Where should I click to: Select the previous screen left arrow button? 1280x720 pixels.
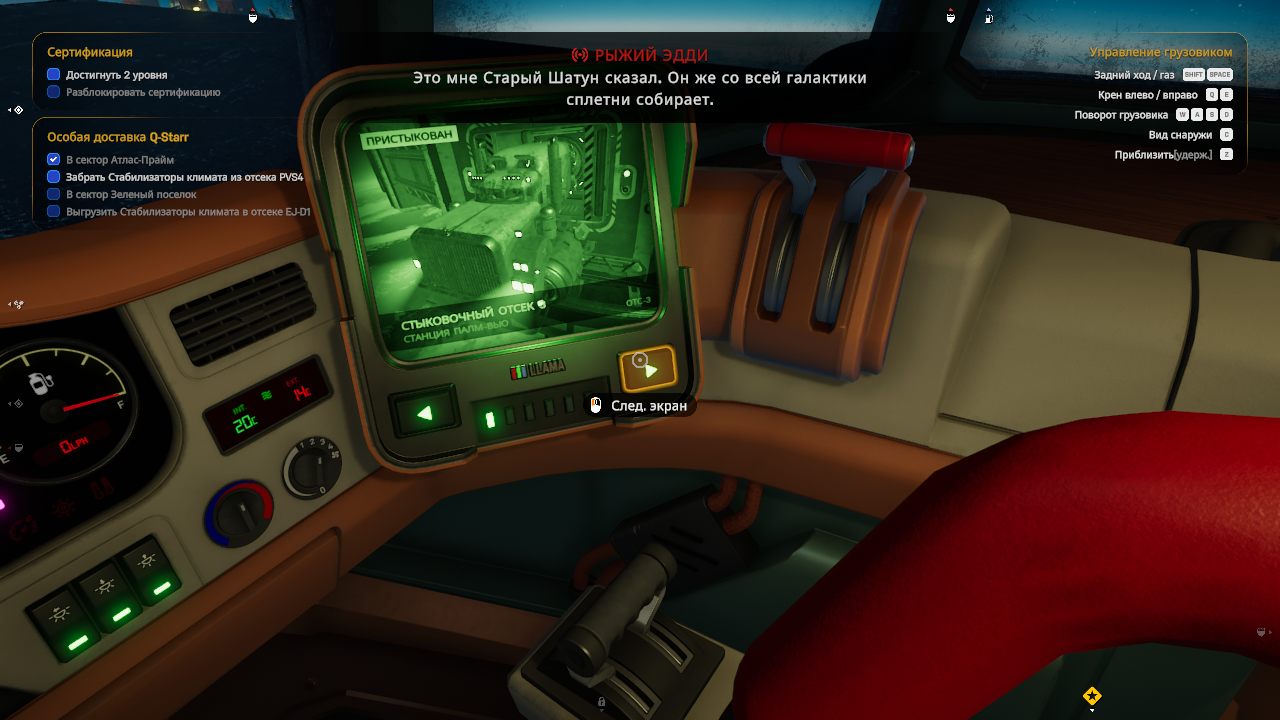[425, 412]
